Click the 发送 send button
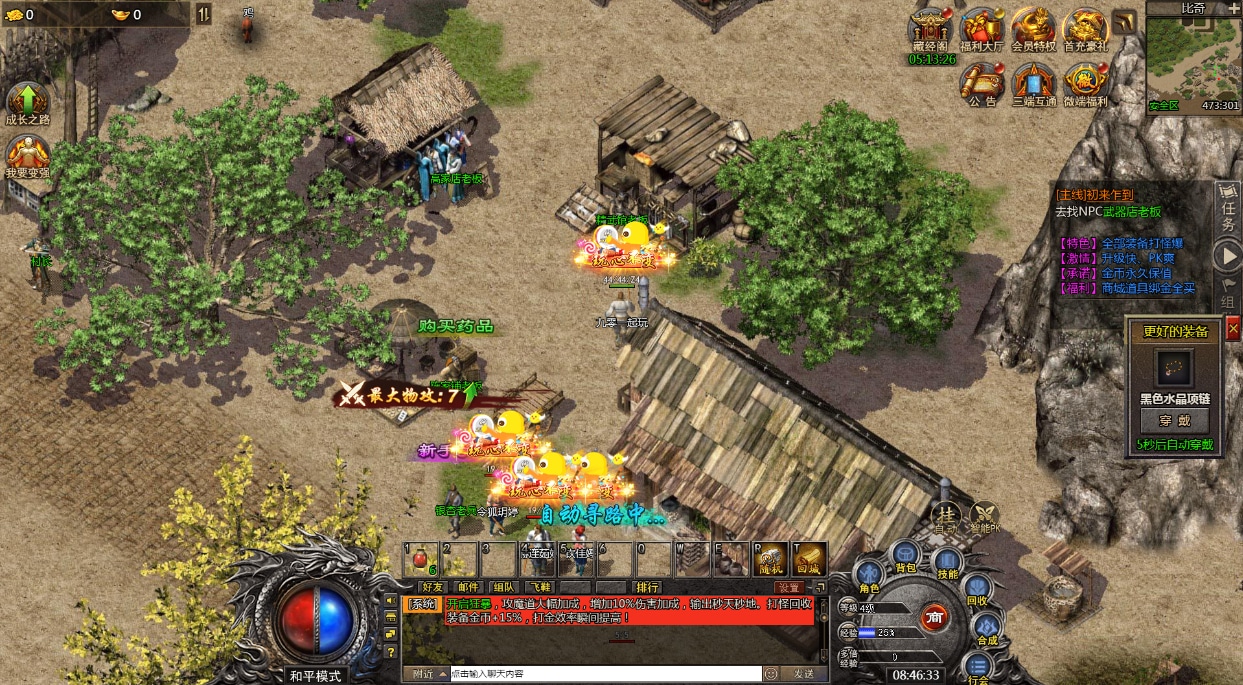This screenshot has width=1243, height=685. pyautogui.click(x=803, y=674)
